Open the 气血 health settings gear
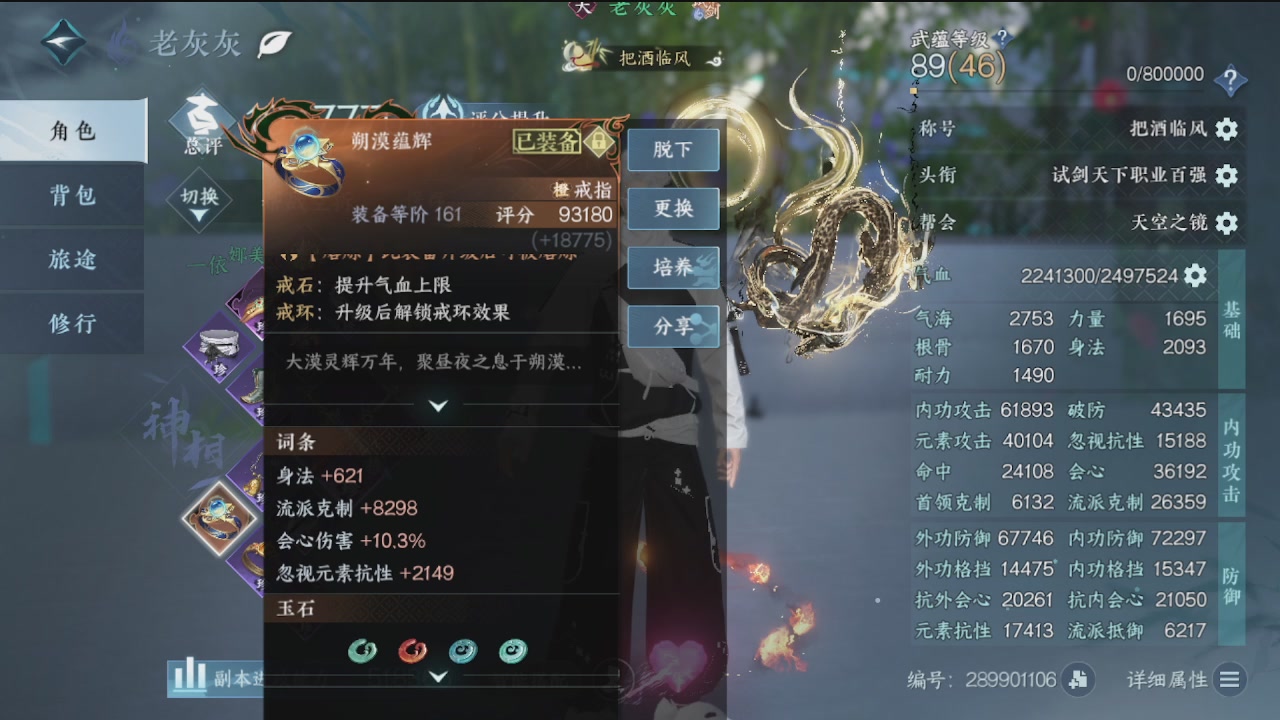 click(x=1194, y=277)
